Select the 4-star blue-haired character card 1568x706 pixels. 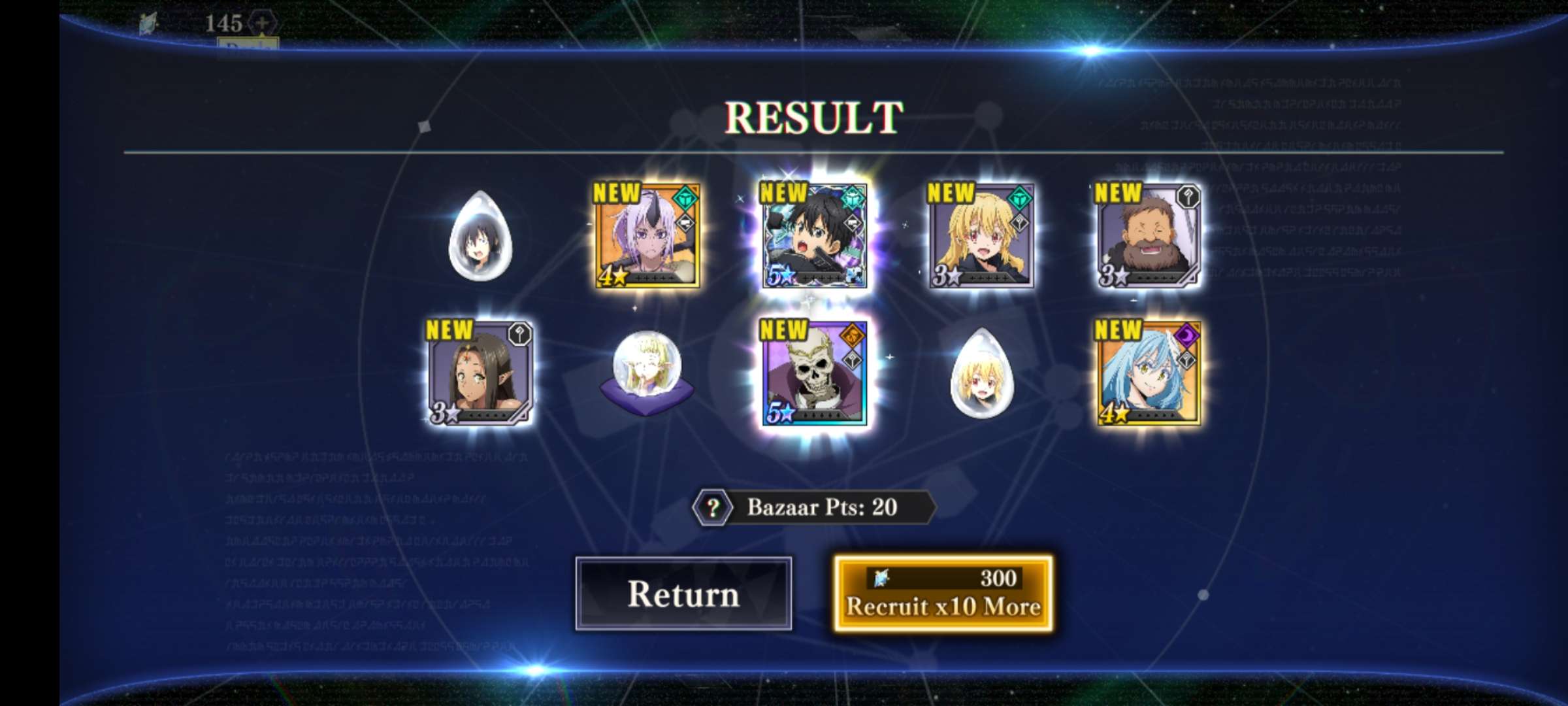click(x=1148, y=373)
